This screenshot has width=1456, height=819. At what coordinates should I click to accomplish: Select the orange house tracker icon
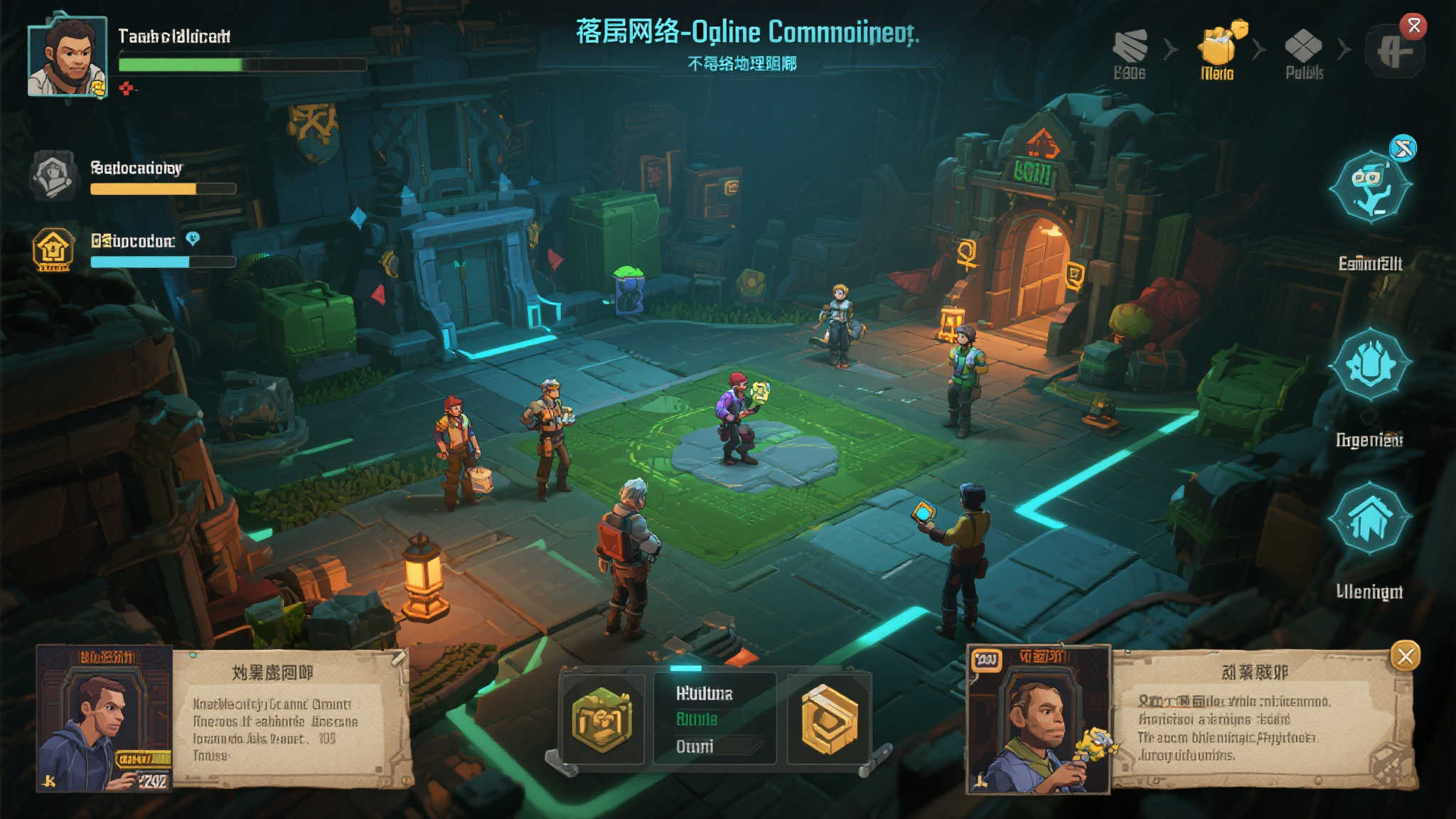(x=53, y=249)
